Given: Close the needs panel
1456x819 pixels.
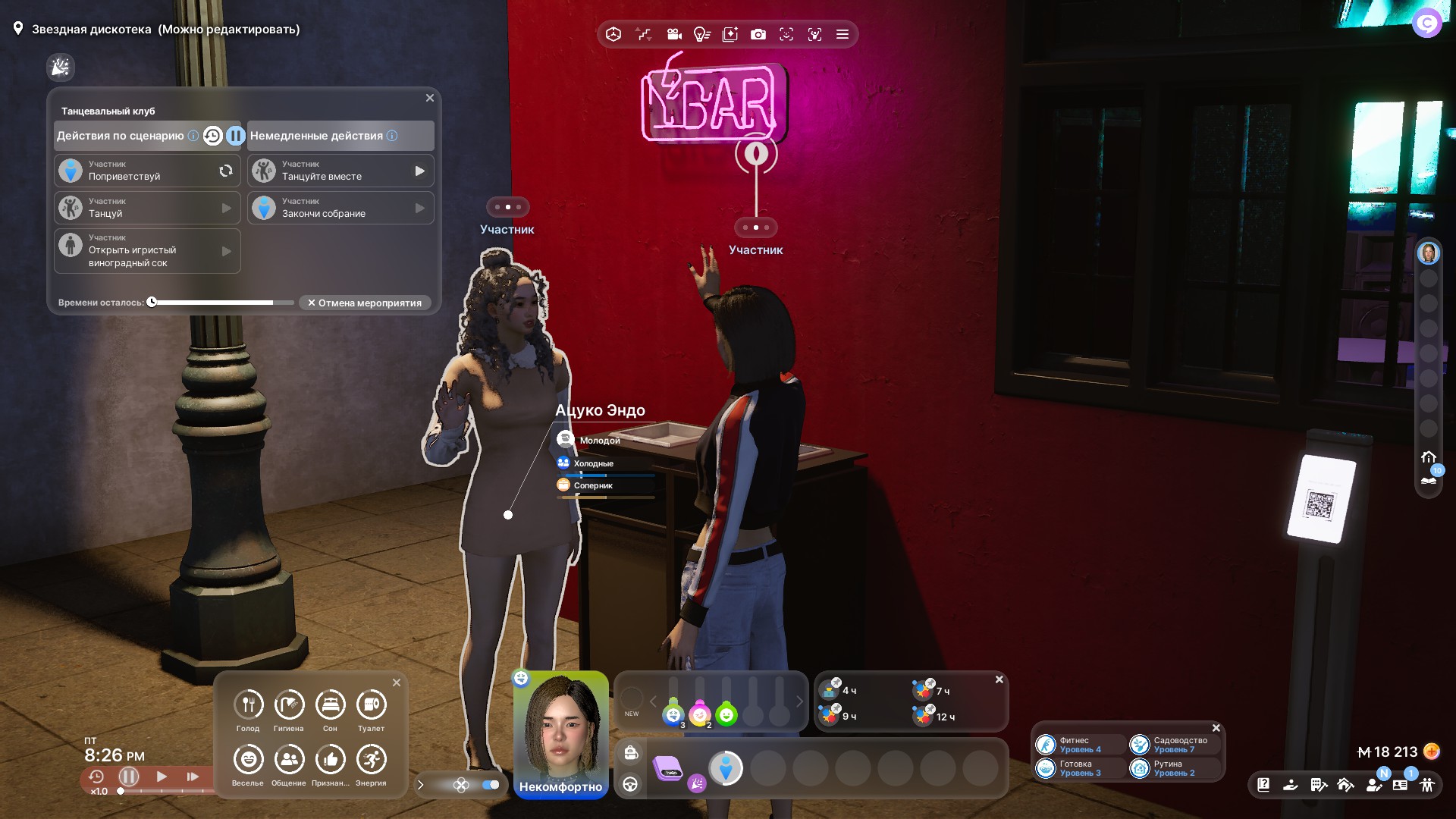Looking at the screenshot, I should click(397, 682).
